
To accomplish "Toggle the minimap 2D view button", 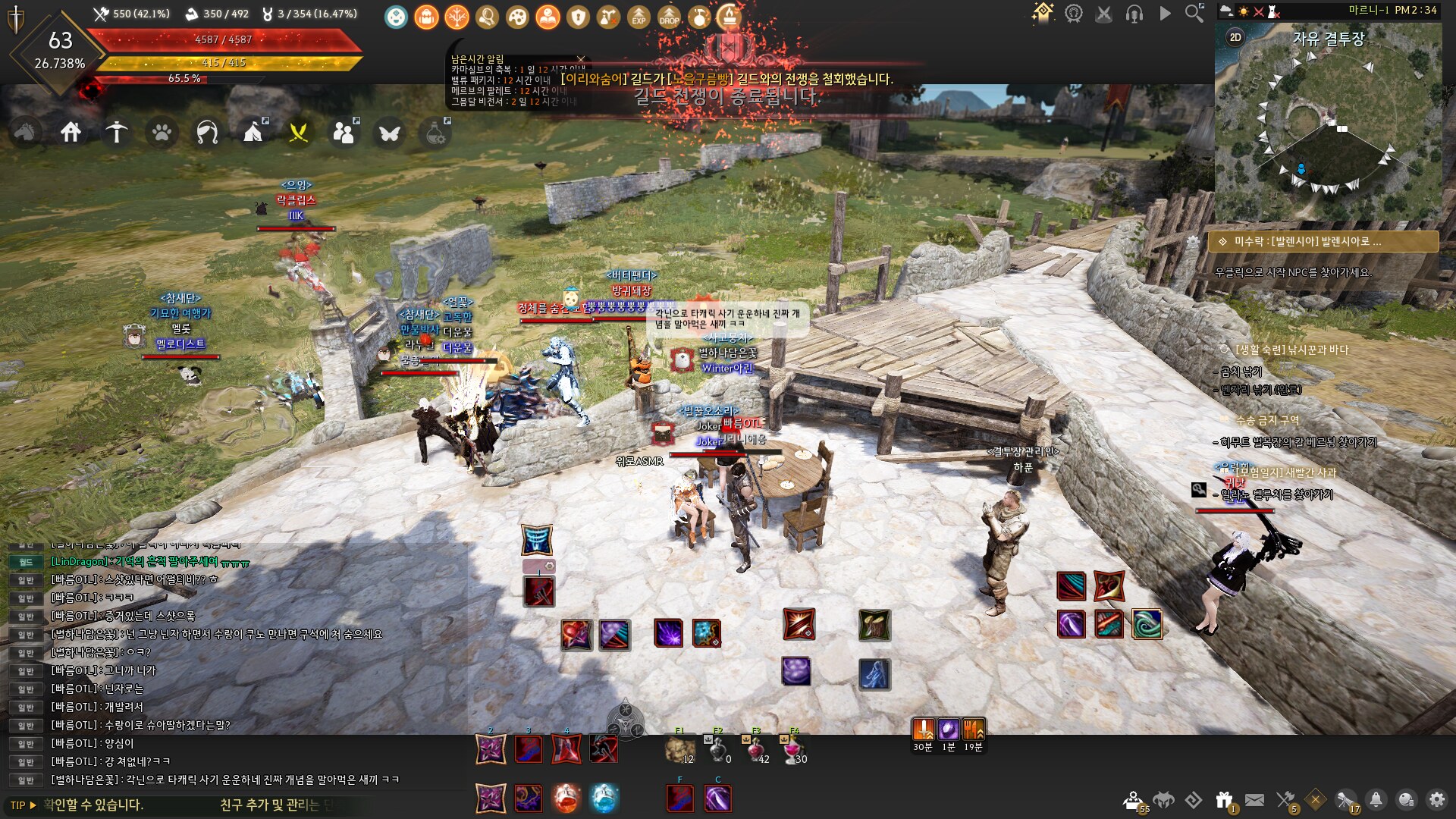I will [x=1235, y=37].
